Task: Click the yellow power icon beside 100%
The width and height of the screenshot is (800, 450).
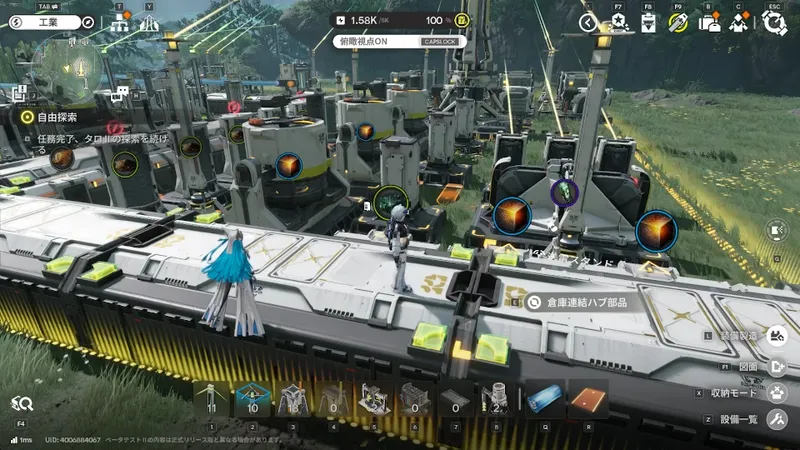Action: [x=462, y=20]
